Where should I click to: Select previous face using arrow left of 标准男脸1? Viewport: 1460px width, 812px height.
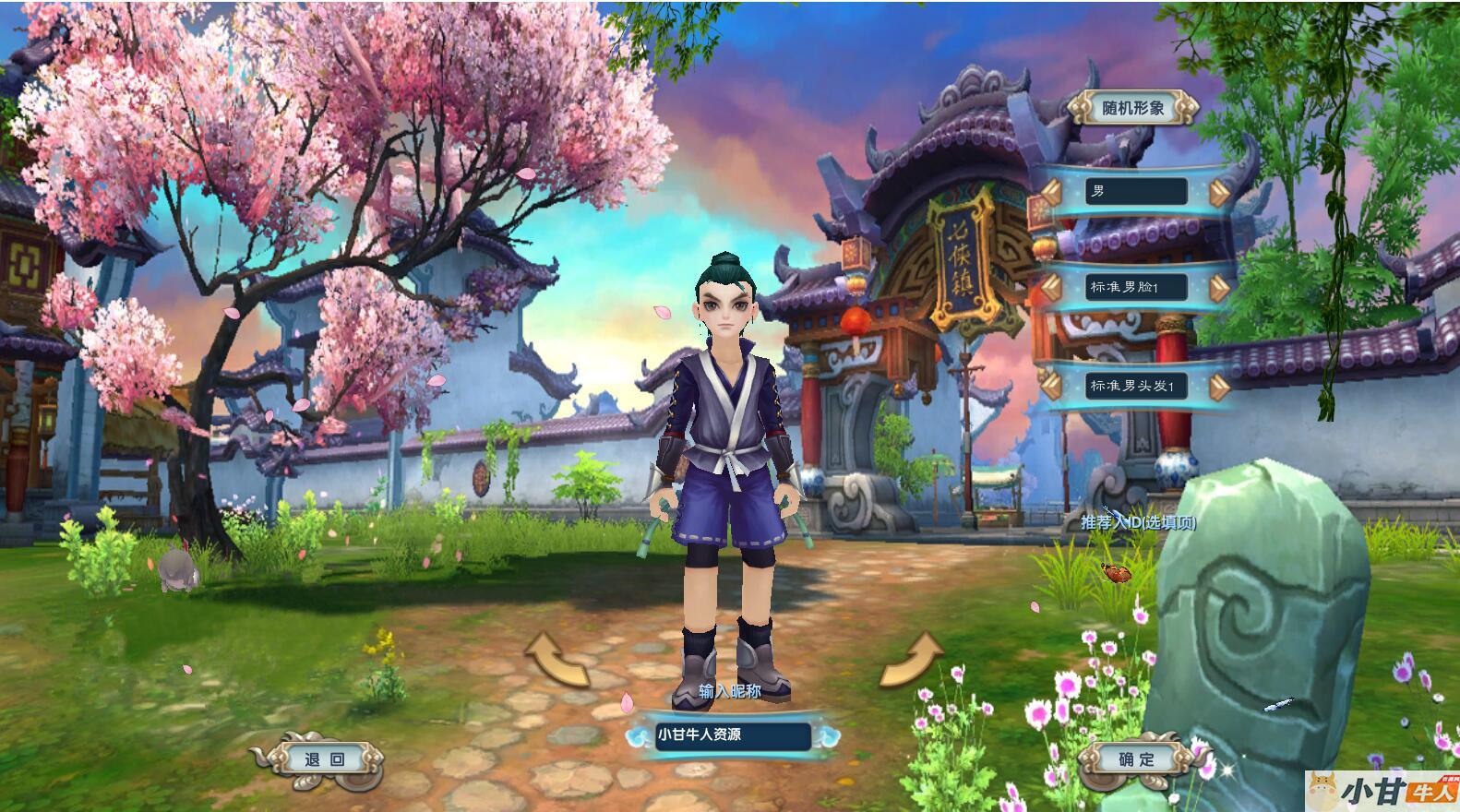click(x=1051, y=287)
